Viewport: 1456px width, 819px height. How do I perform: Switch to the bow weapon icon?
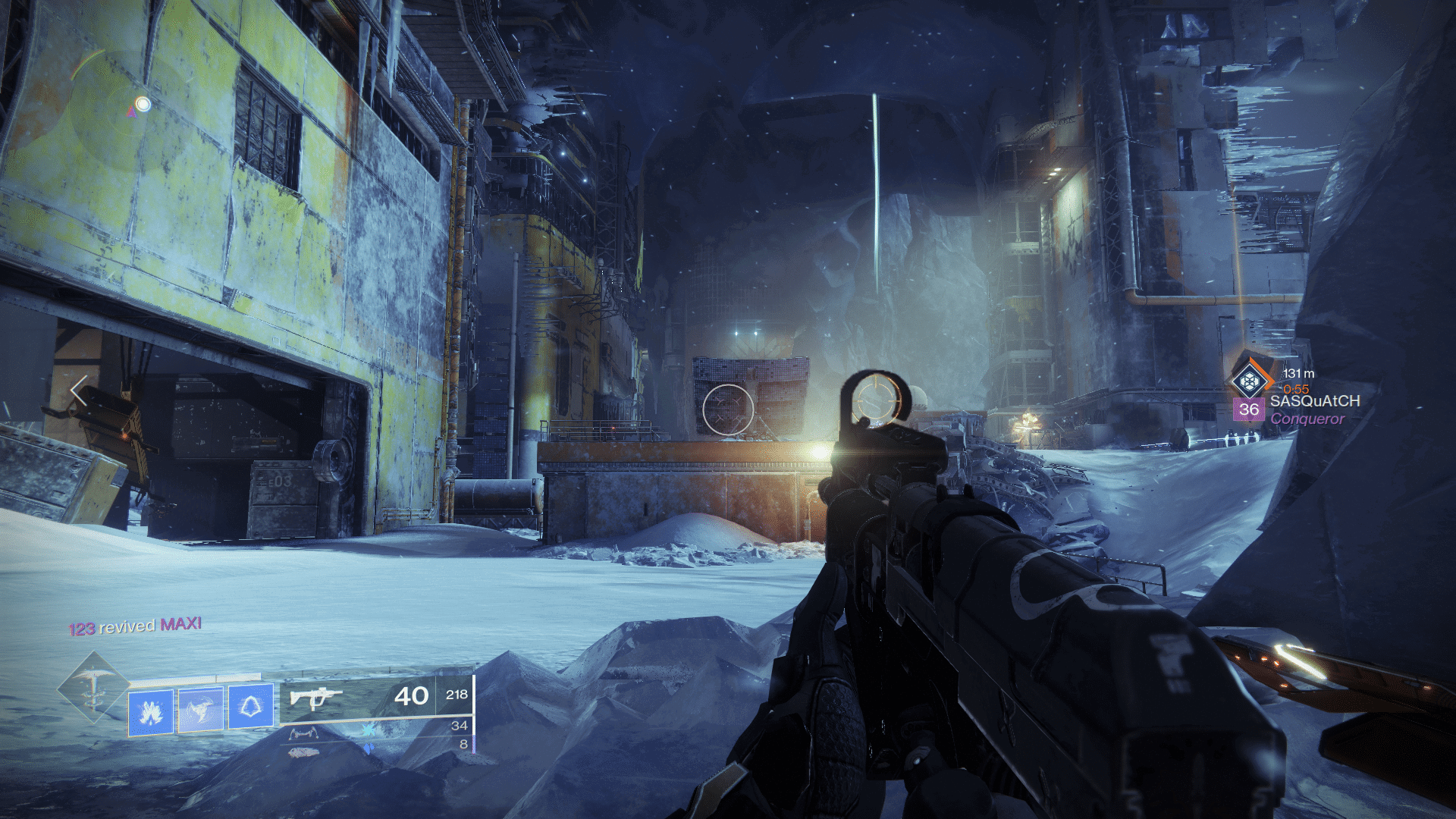[x=303, y=733]
